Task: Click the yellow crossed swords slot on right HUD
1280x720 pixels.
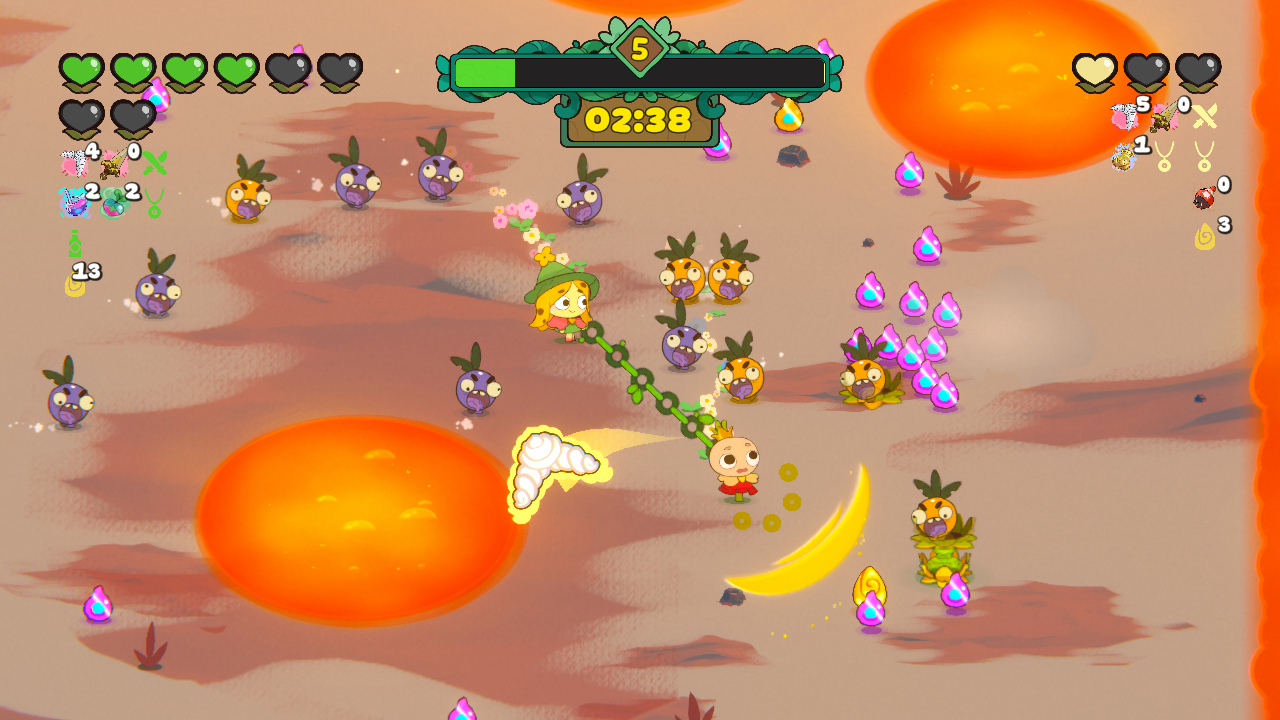Action: [x=1204, y=115]
